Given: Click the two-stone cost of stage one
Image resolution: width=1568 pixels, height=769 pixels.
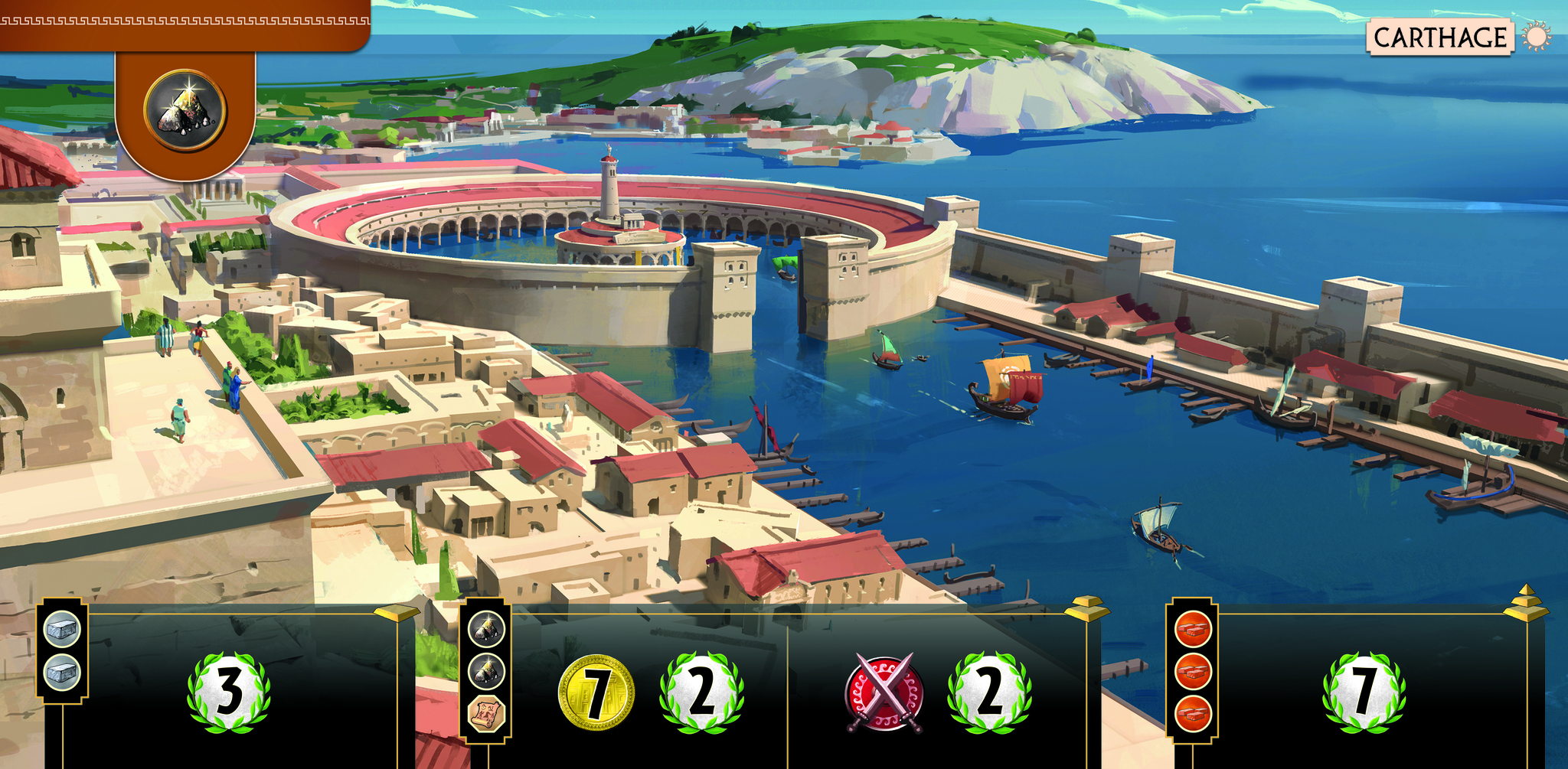Looking at the screenshot, I should (62, 652).
